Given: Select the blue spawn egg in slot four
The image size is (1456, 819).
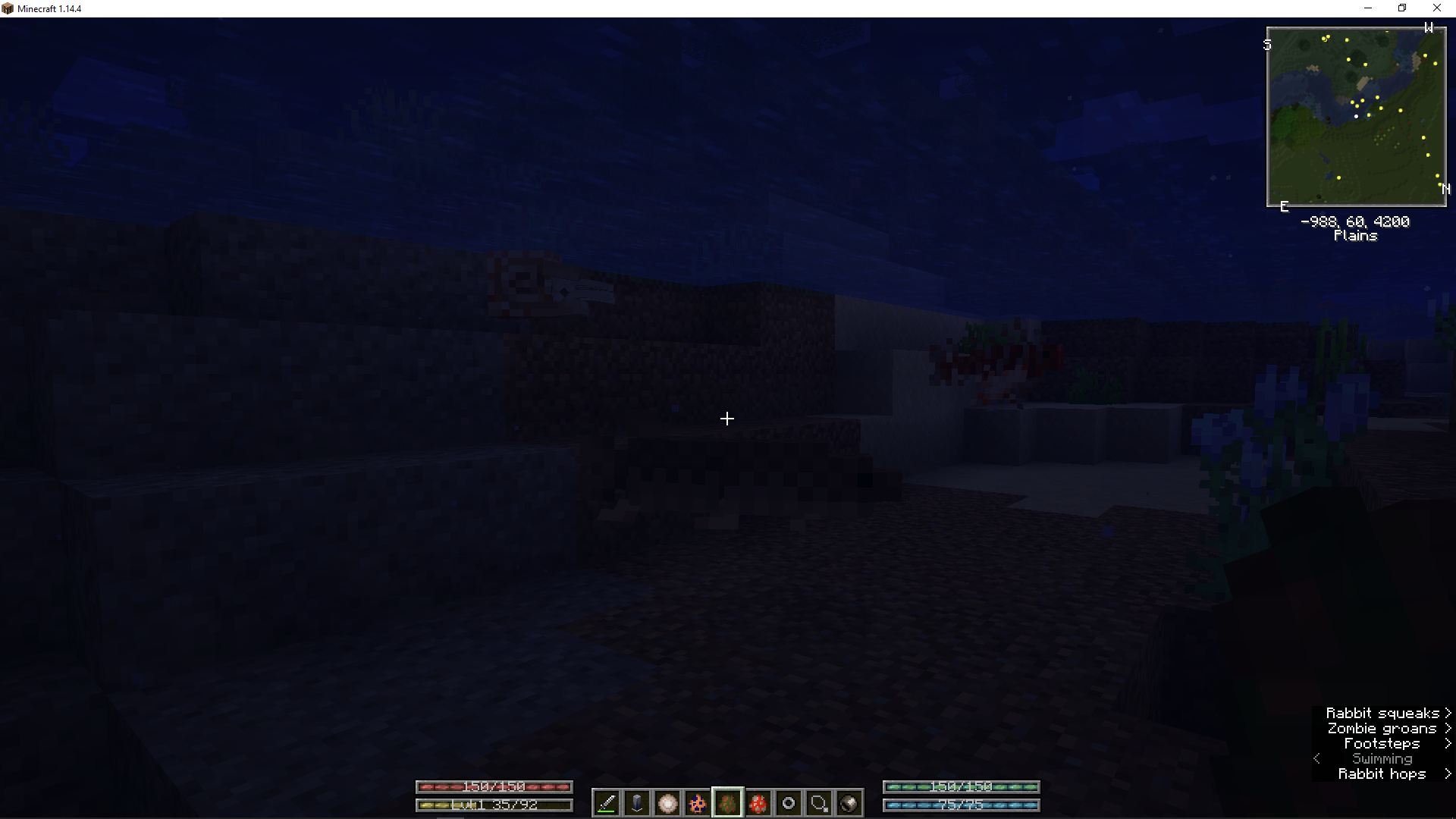Looking at the screenshot, I should pos(697,803).
